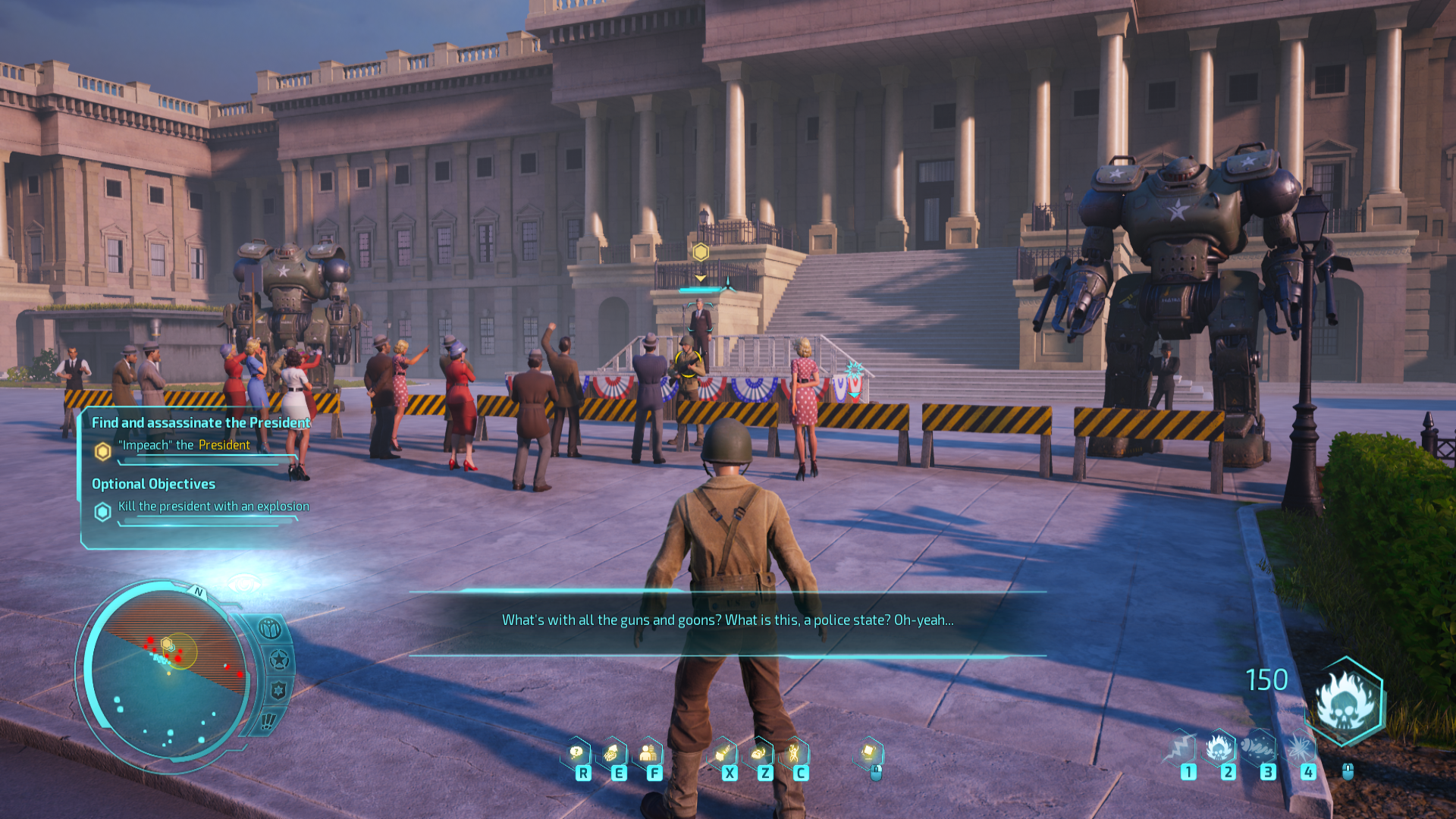Select the ability icon above the Z key
This screenshot has width=1456, height=819.
(758, 752)
